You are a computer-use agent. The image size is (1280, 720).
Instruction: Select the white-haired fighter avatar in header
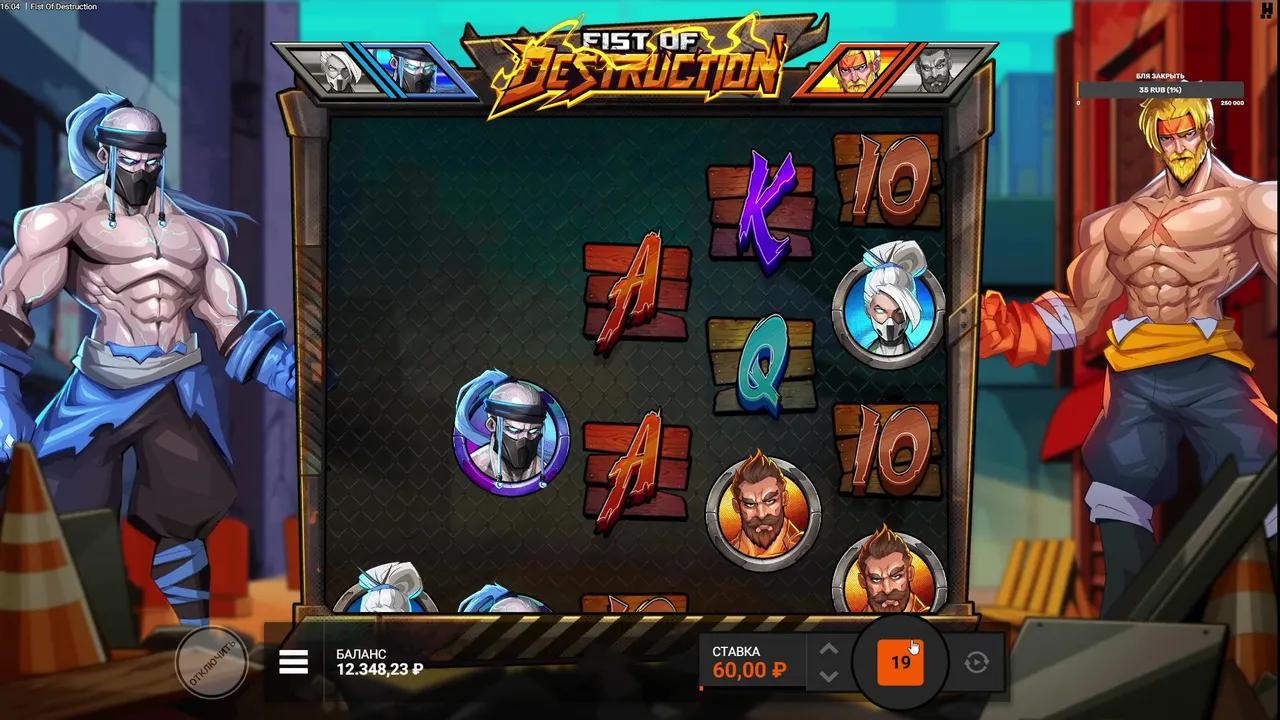pos(340,70)
